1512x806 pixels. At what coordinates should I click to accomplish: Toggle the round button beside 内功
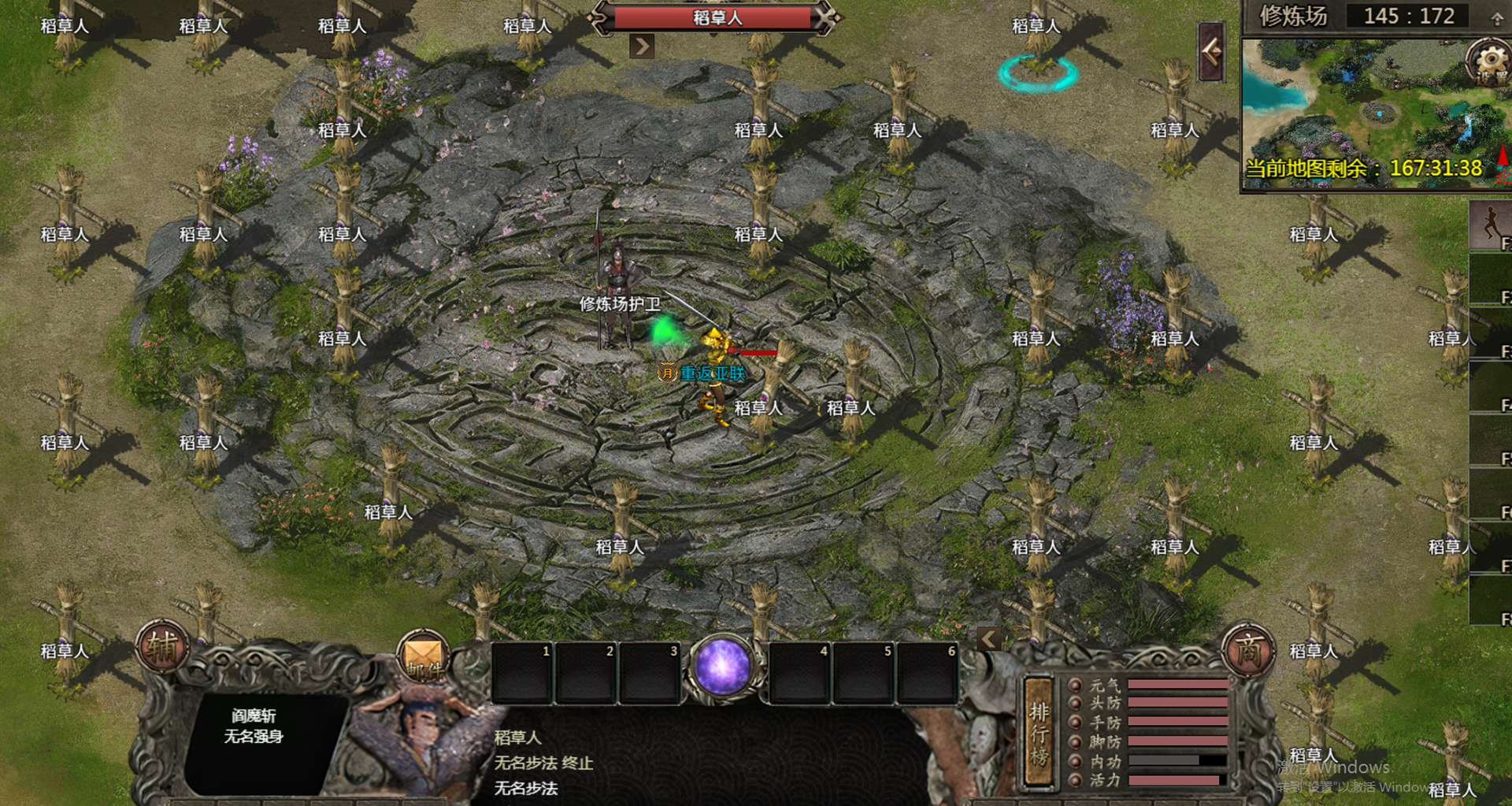pos(1075,761)
